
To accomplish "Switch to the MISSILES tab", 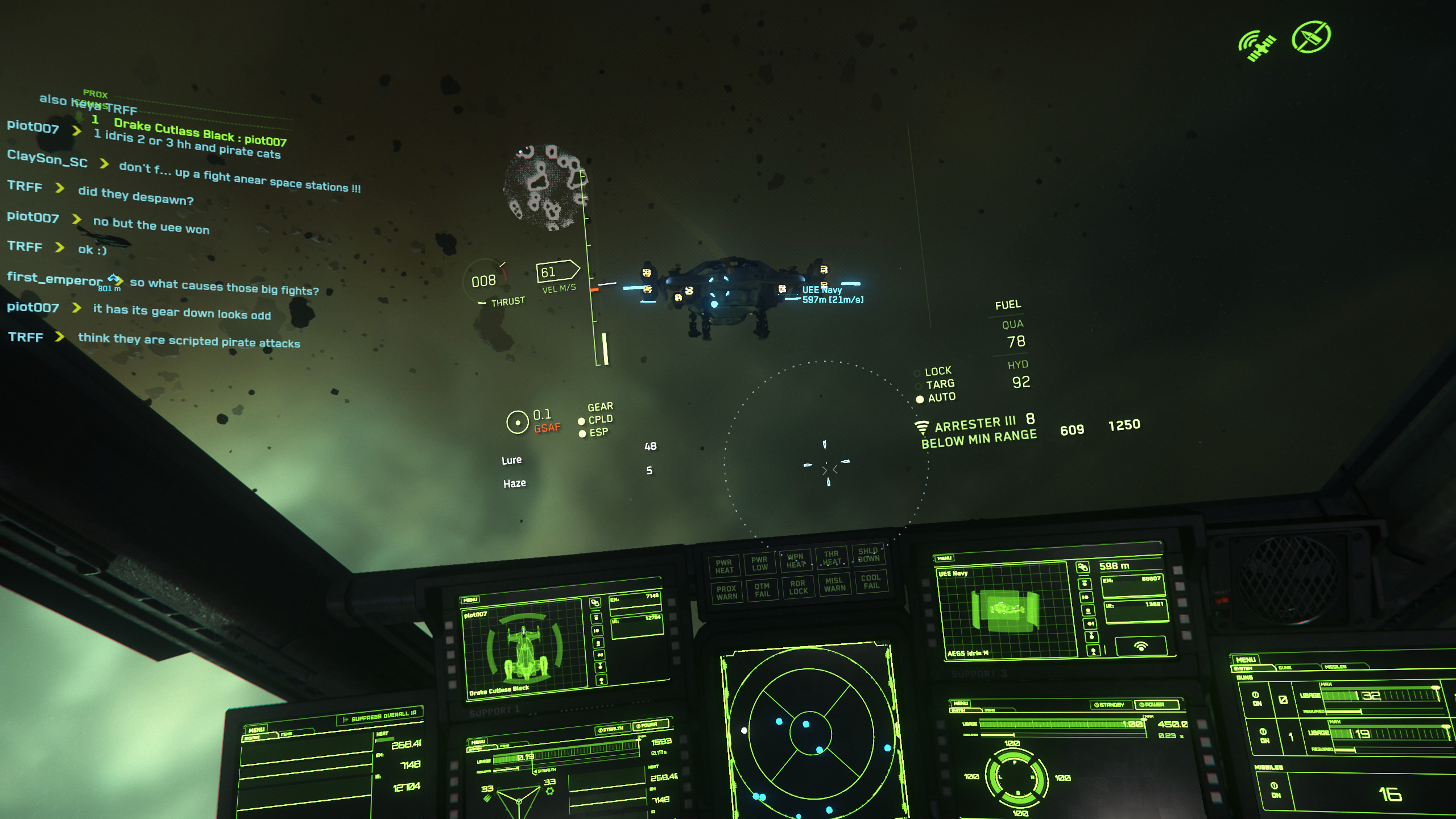I will pyautogui.click(x=1335, y=667).
